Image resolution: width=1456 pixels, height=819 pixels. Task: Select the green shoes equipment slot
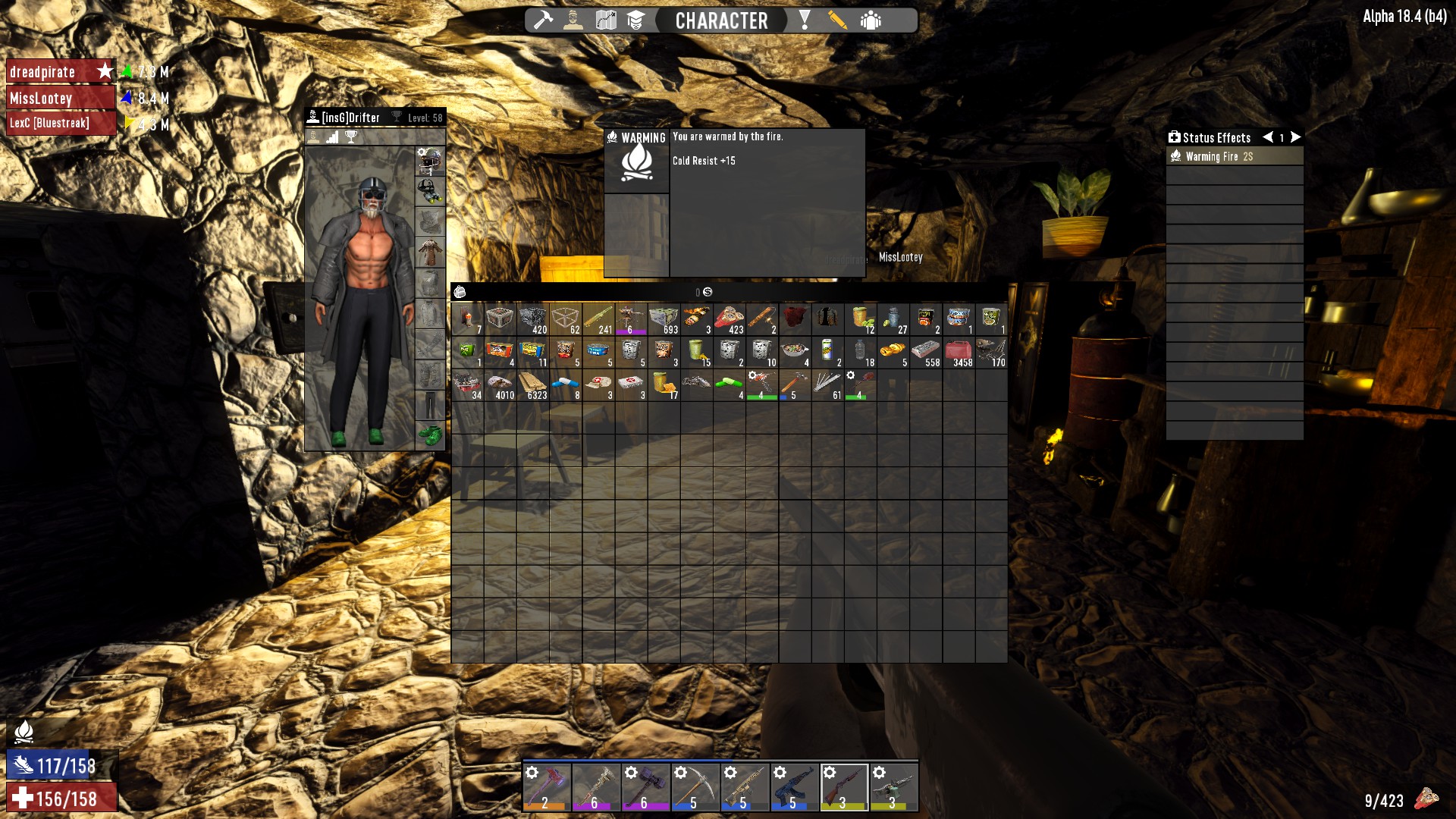tap(430, 435)
